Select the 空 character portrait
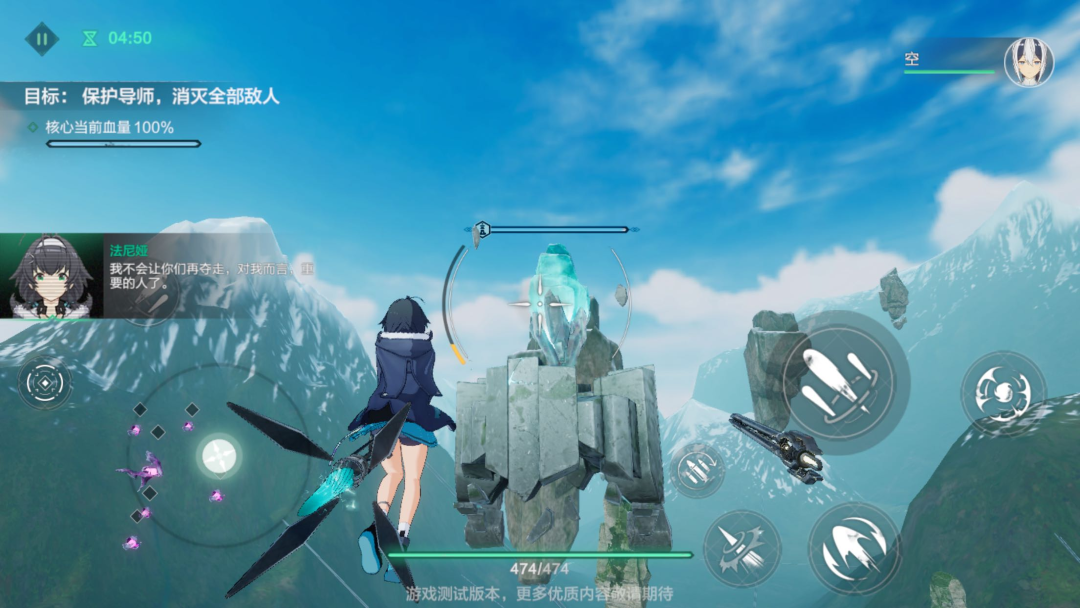Image resolution: width=1080 pixels, height=608 pixels. (x=1028, y=62)
